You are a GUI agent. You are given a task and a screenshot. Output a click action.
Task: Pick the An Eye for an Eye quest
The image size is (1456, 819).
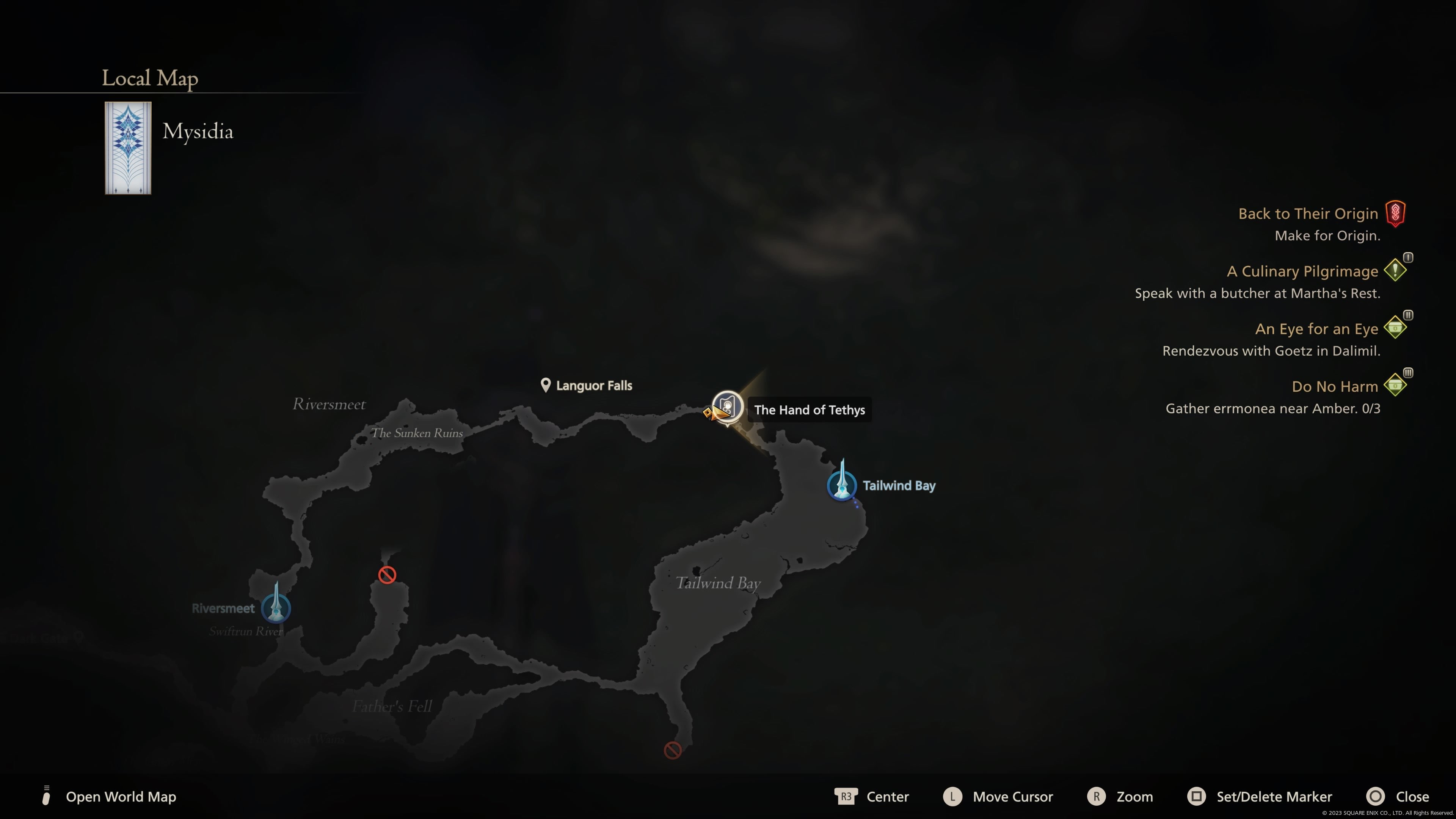coord(1316,329)
